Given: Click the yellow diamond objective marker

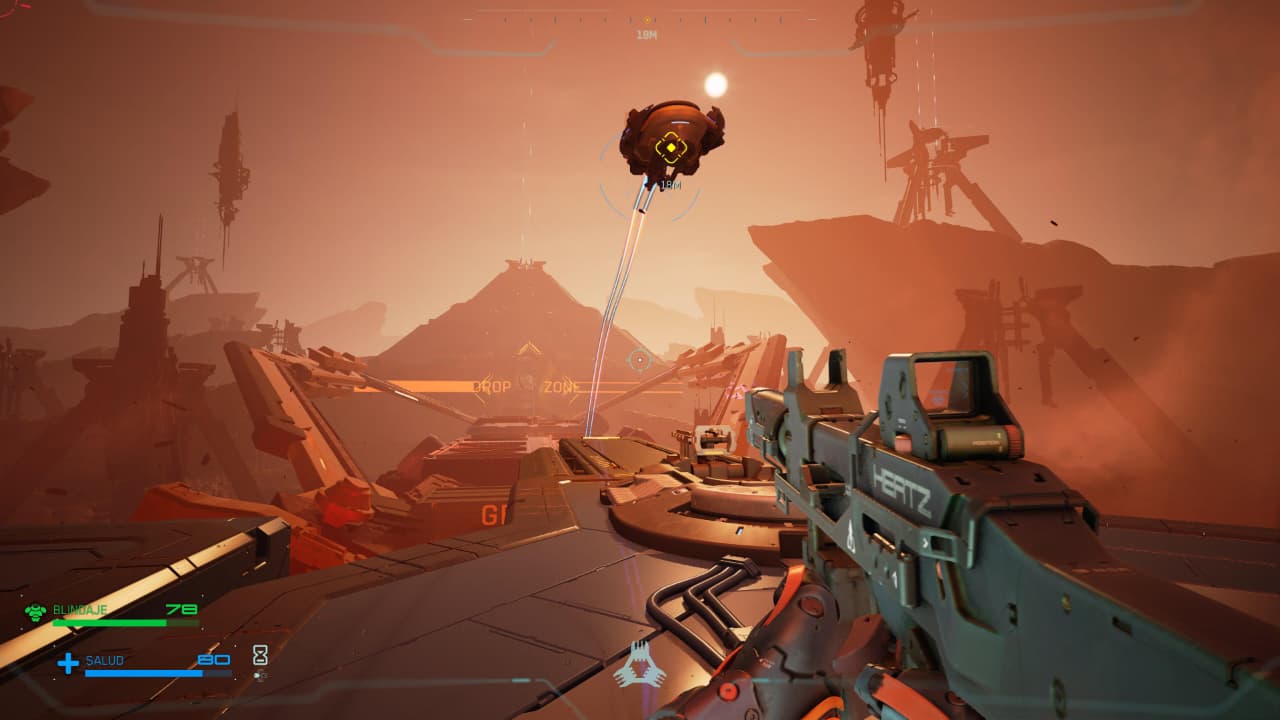Looking at the screenshot, I should (669, 150).
